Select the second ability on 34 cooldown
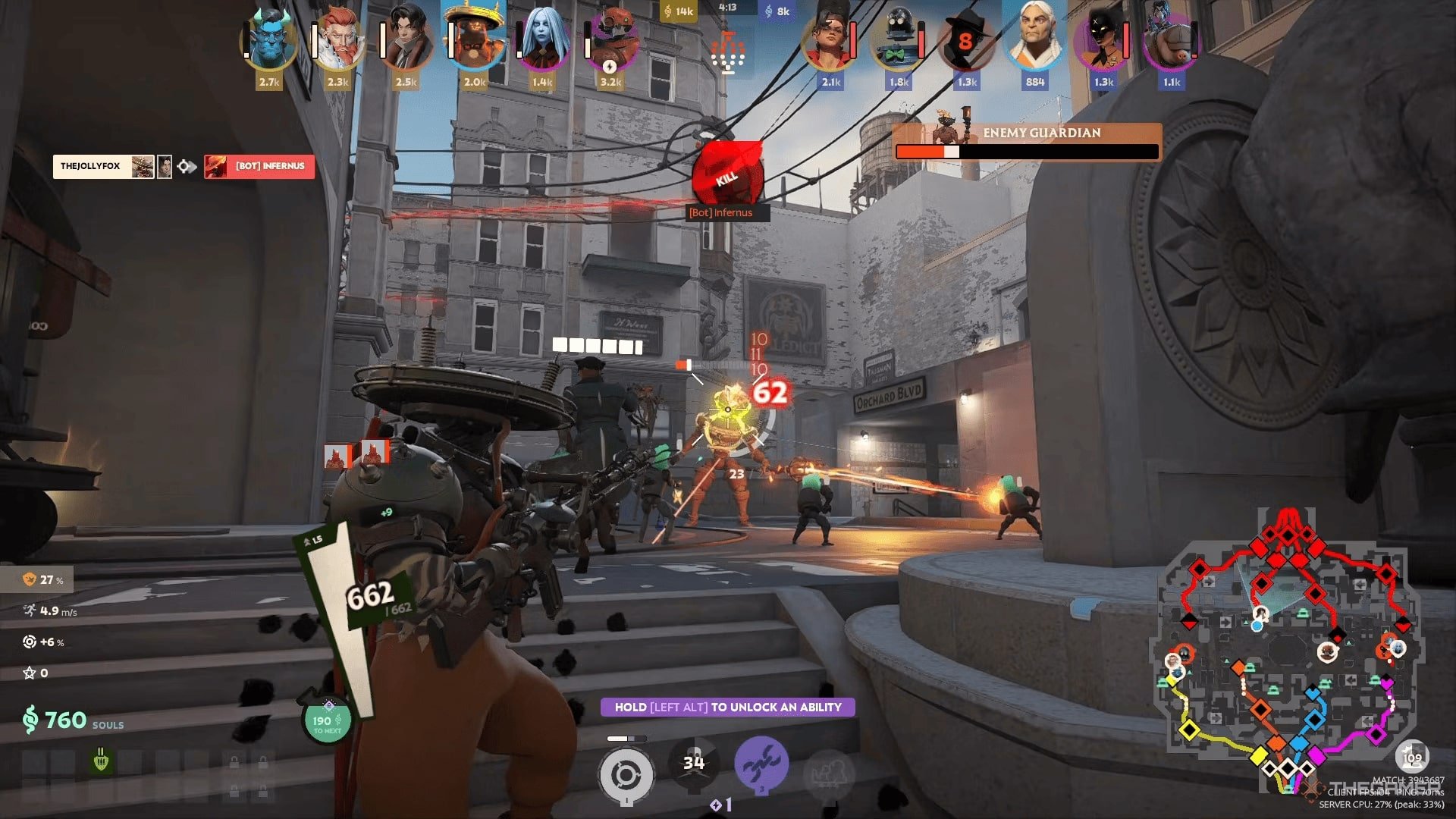Screen dimensions: 1456x819 point(694,763)
